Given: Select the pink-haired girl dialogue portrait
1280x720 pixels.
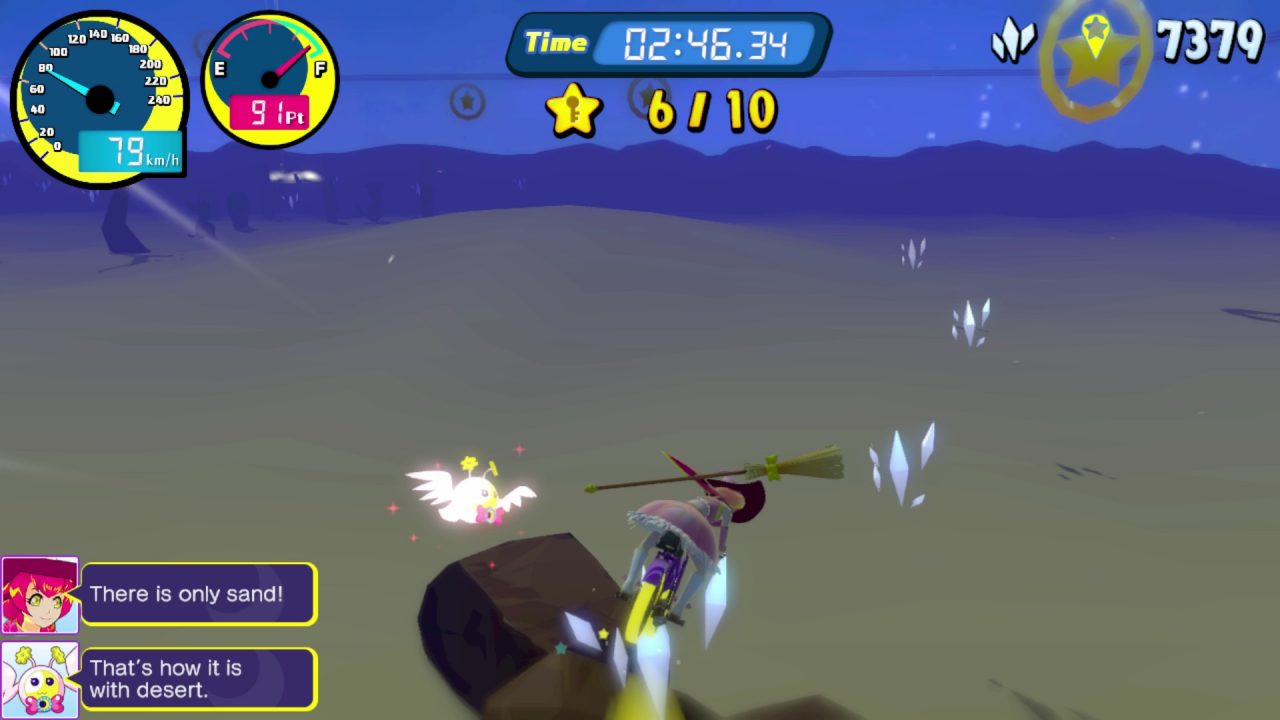Looking at the screenshot, I should click(40, 595).
